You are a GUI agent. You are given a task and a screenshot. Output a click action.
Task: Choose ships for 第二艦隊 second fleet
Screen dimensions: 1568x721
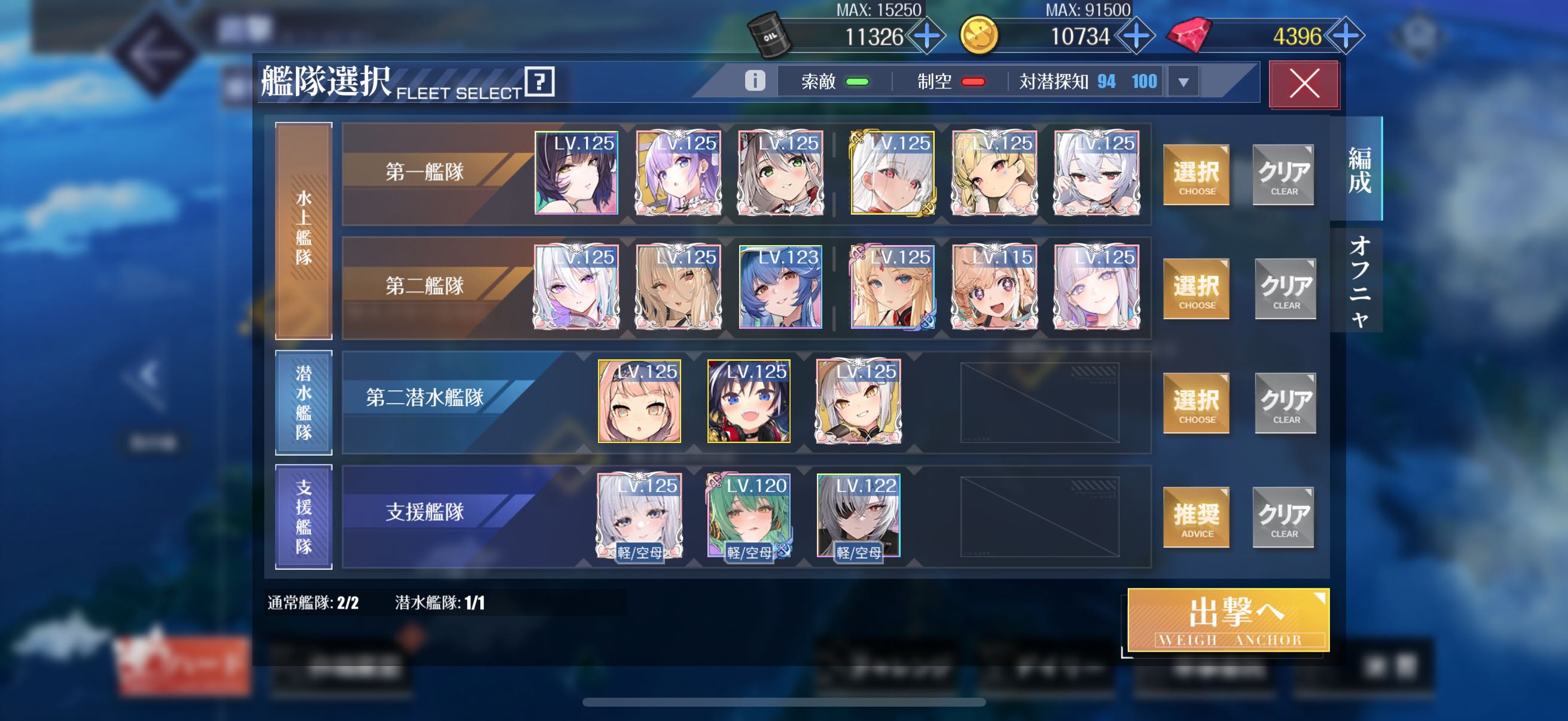[x=1195, y=288]
